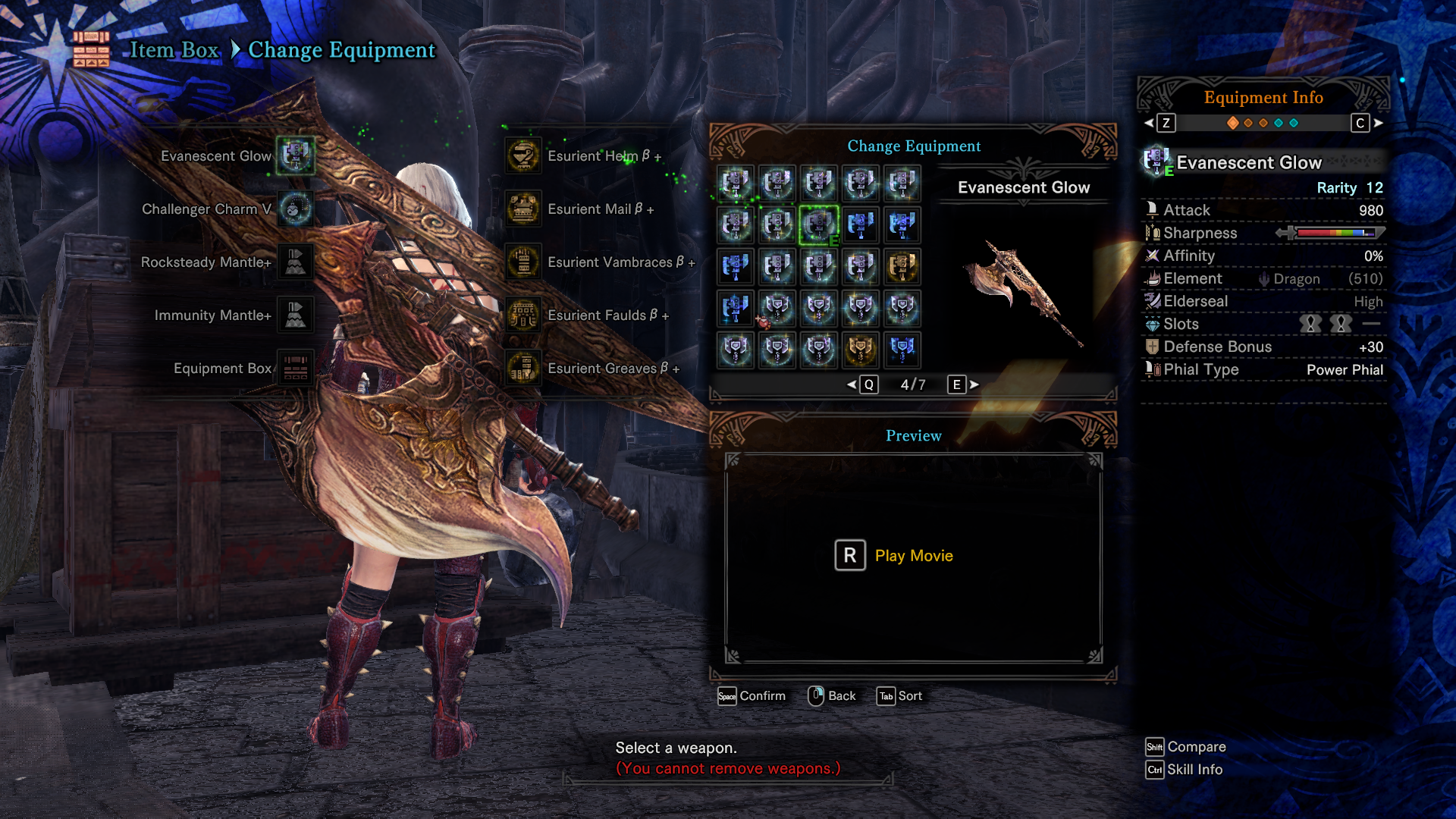Sort the weapon list
Viewport: 1456px width, 819px height.
899,696
